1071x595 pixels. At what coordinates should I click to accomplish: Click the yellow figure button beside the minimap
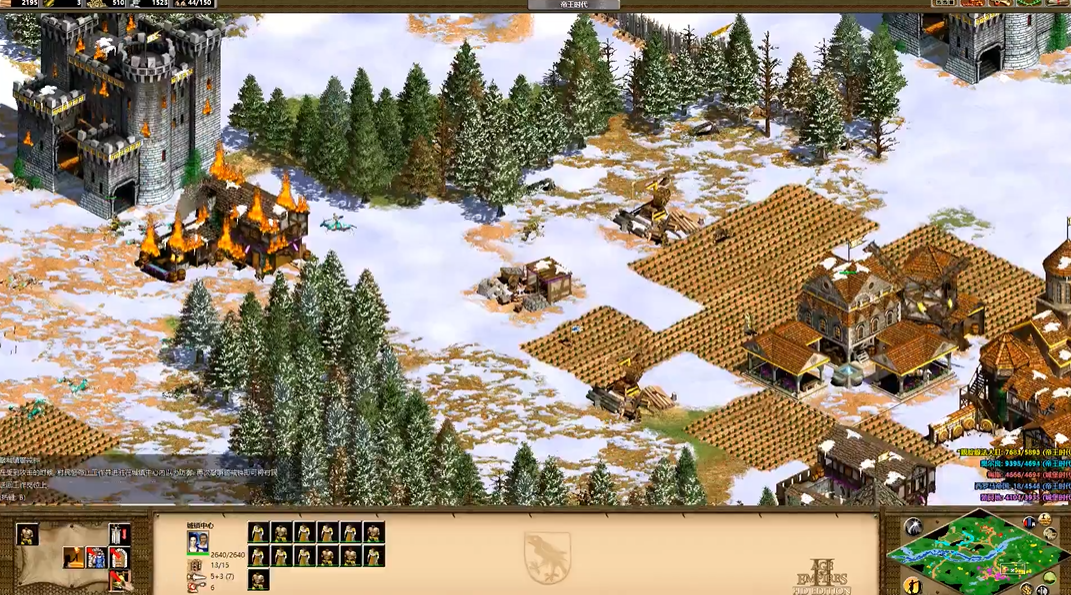[x=911, y=585]
